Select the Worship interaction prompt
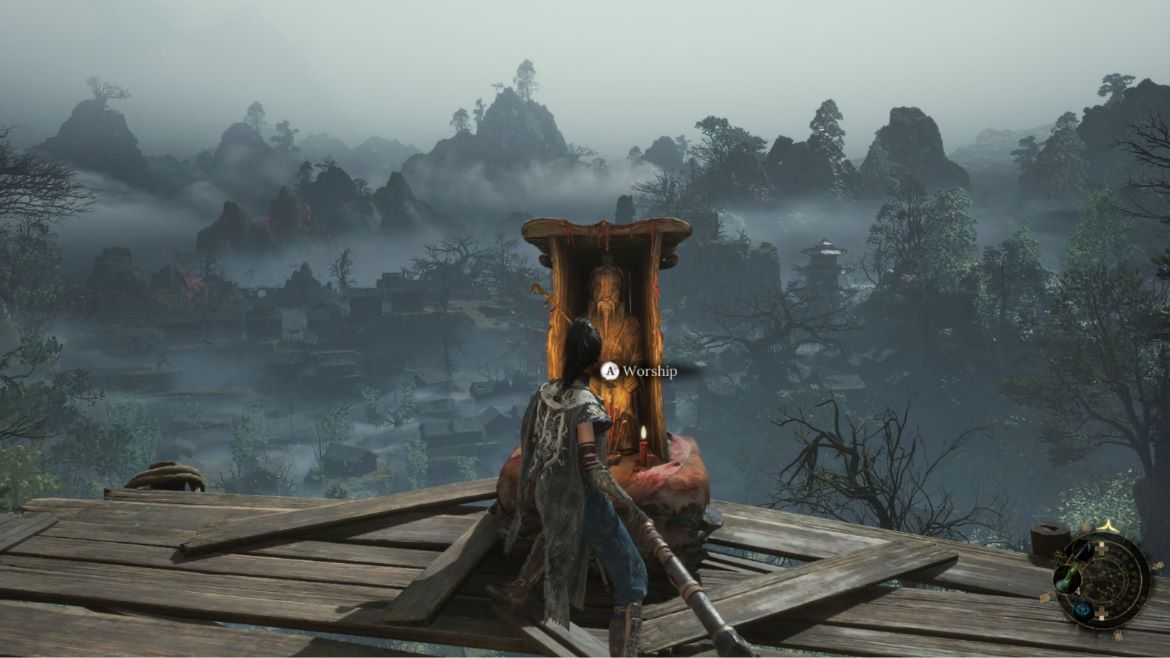This screenshot has width=1170, height=658. [x=639, y=371]
